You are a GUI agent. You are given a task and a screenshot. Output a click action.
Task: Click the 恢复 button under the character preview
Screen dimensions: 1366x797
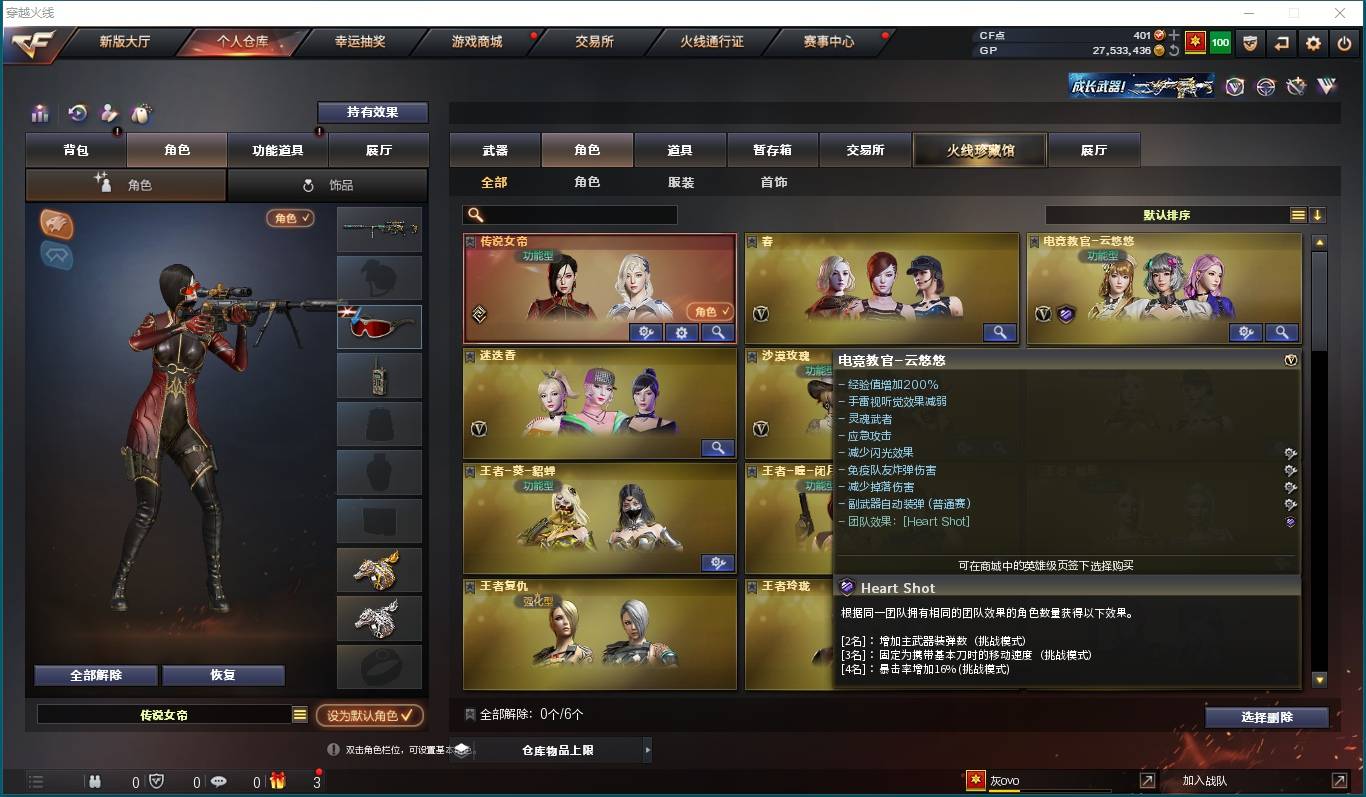pos(223,675)
